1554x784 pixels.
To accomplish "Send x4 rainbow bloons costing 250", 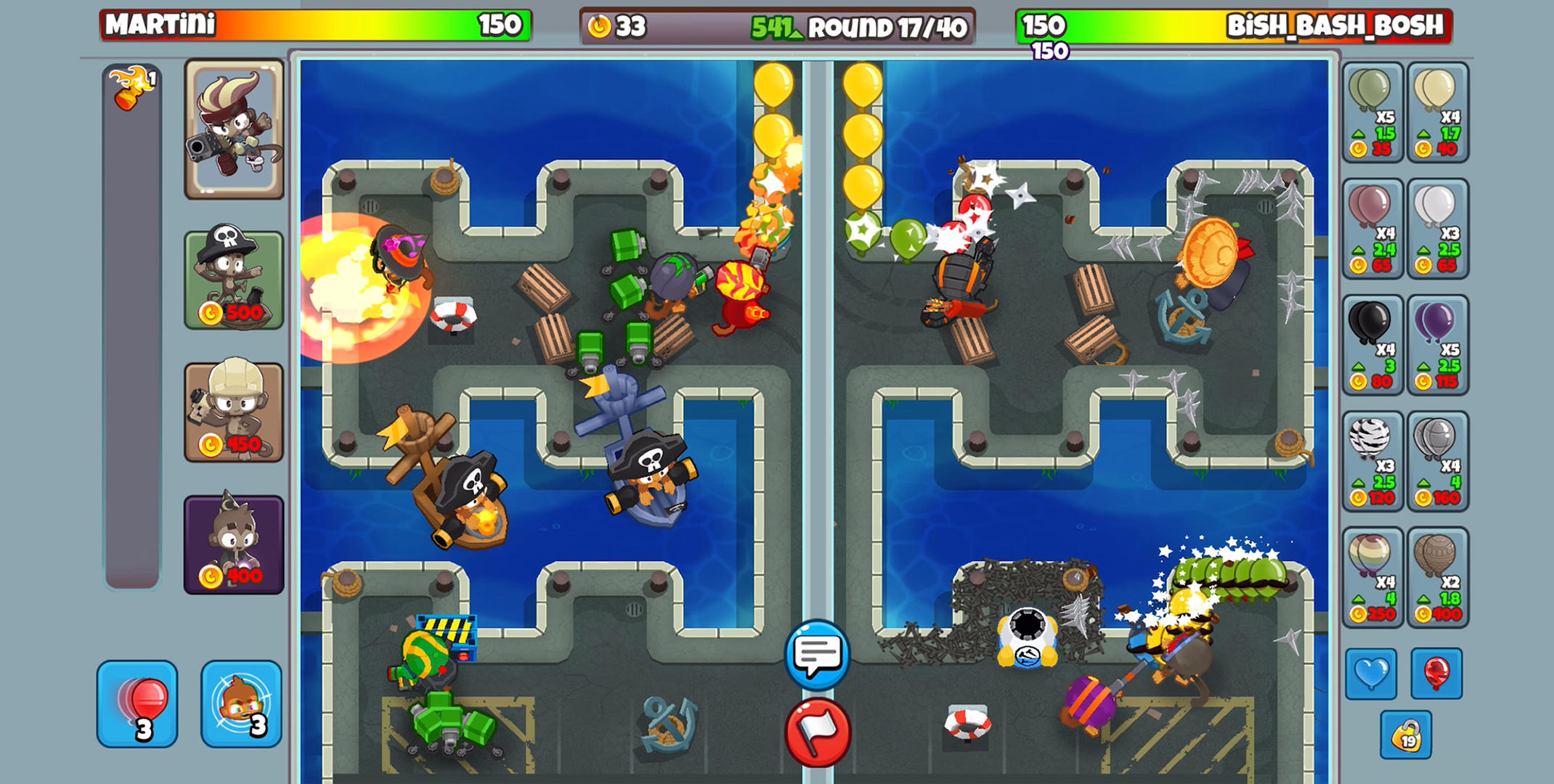I will (x=1372, y=577).
